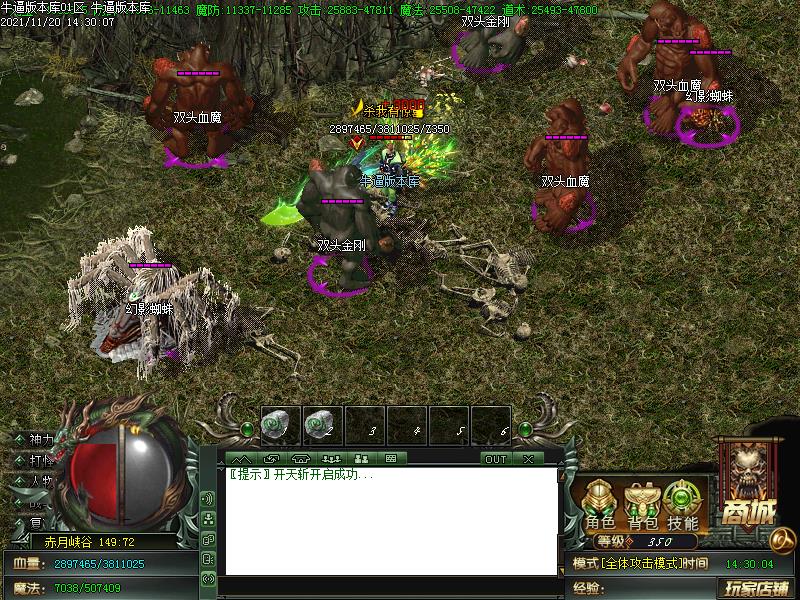Open the 背包 backpack inventory
The width and height of the screenshot is (800, 600).
tap(642, 506)
